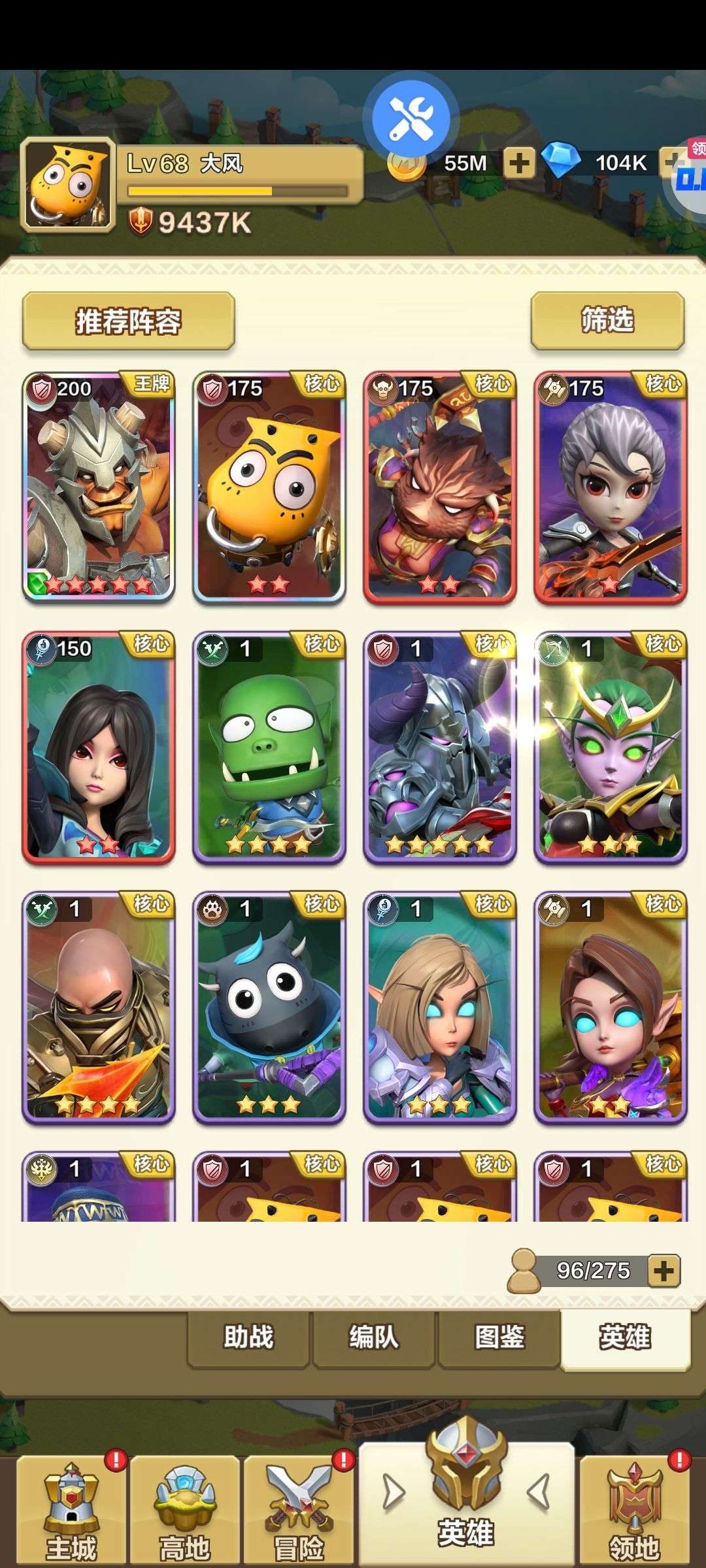Go to 主城 main city
Screen dimensions: 706x1568
pyautogui.click(x=71, y=1511)
